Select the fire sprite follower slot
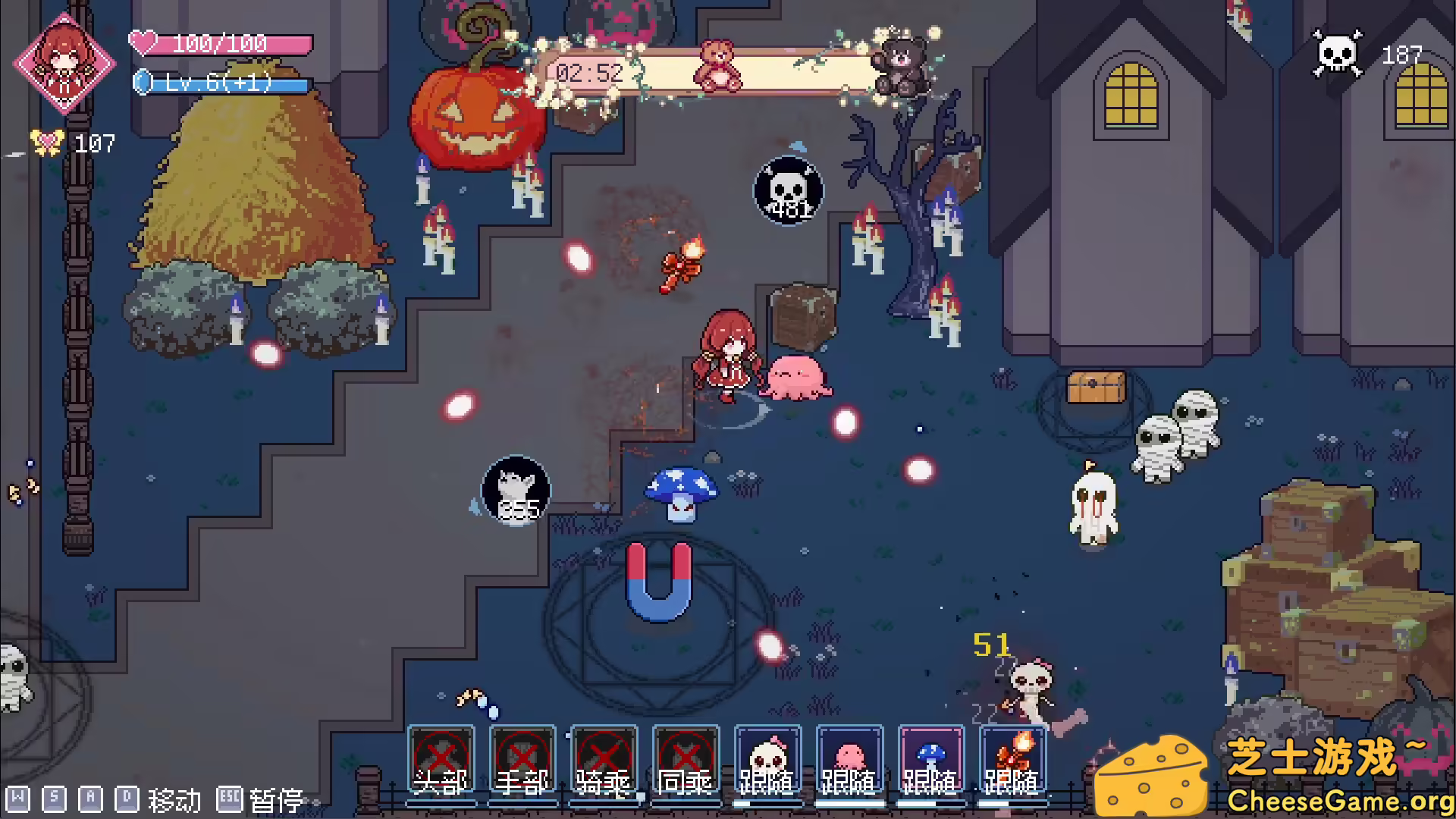This screenshot has height=819, width=1456. point(1013,757)
